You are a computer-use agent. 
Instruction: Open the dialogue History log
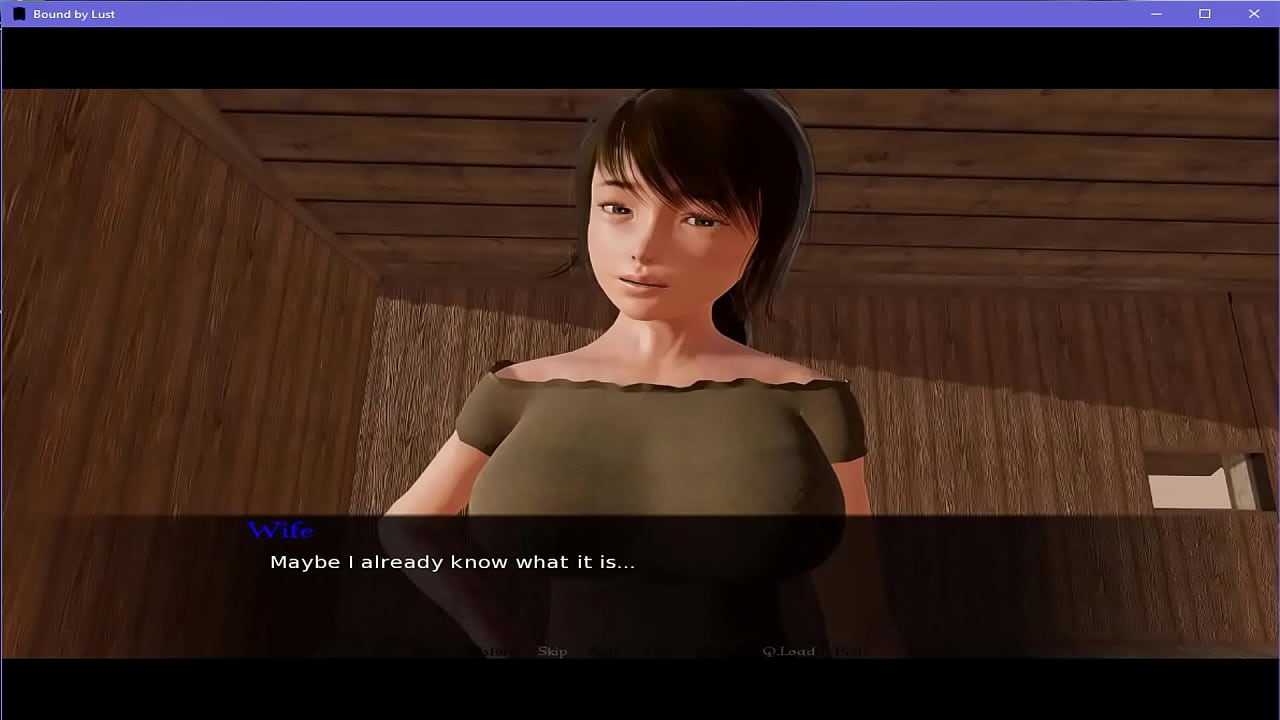pyautogui.click(x=494, y=651)
